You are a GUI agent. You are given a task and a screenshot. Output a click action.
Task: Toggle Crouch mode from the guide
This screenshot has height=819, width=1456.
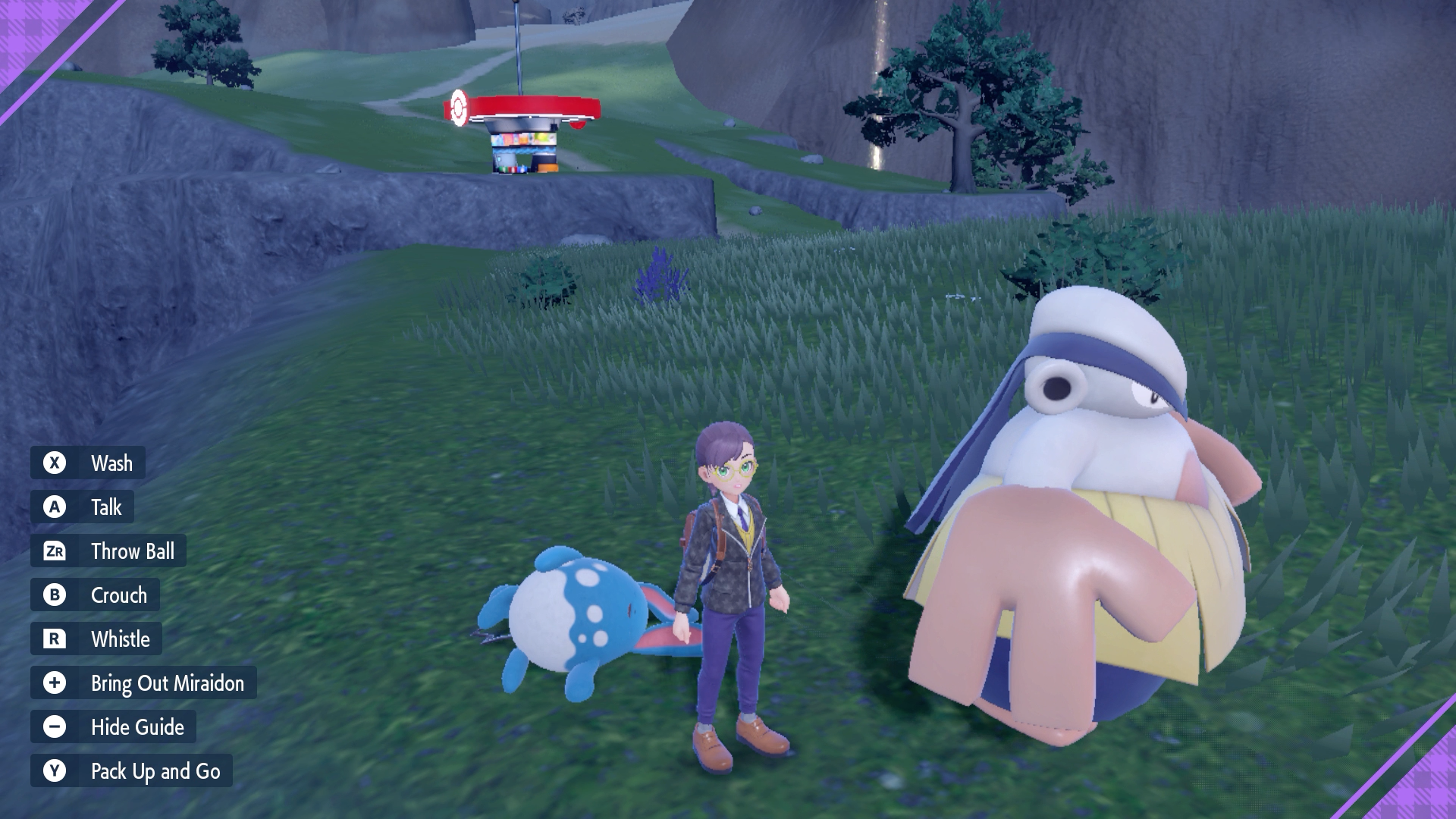(119, 595)
